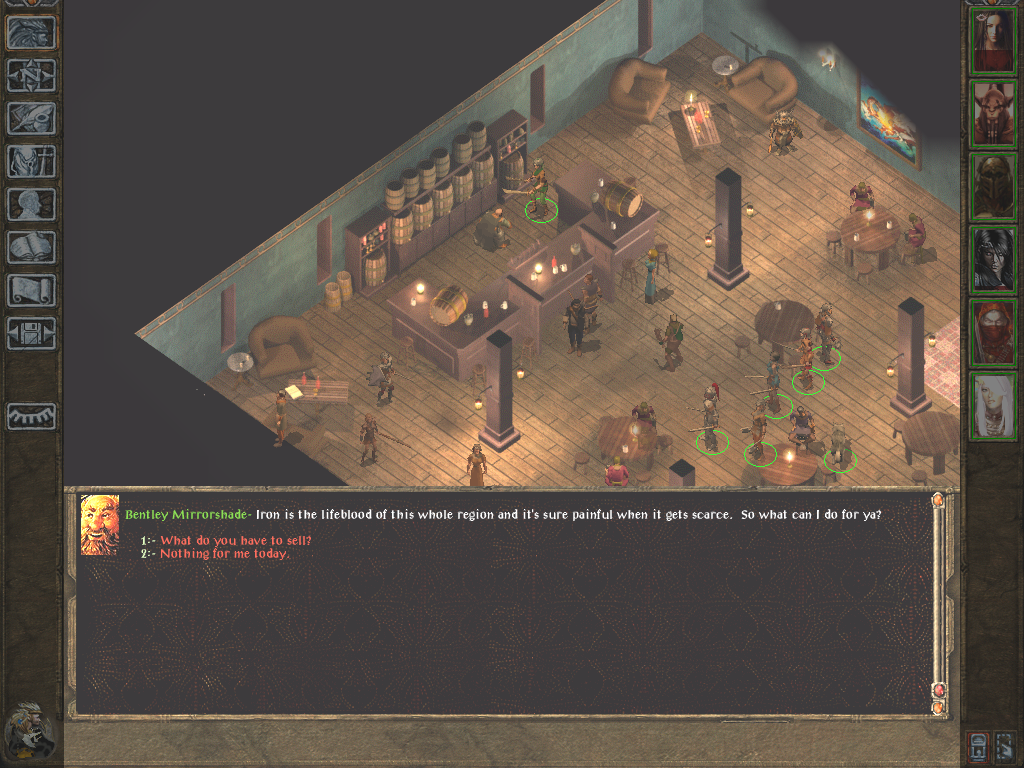The image size is (1024, 768).
Task: Select the red-haired woman portrait at the top
Action: coord(993,42)
